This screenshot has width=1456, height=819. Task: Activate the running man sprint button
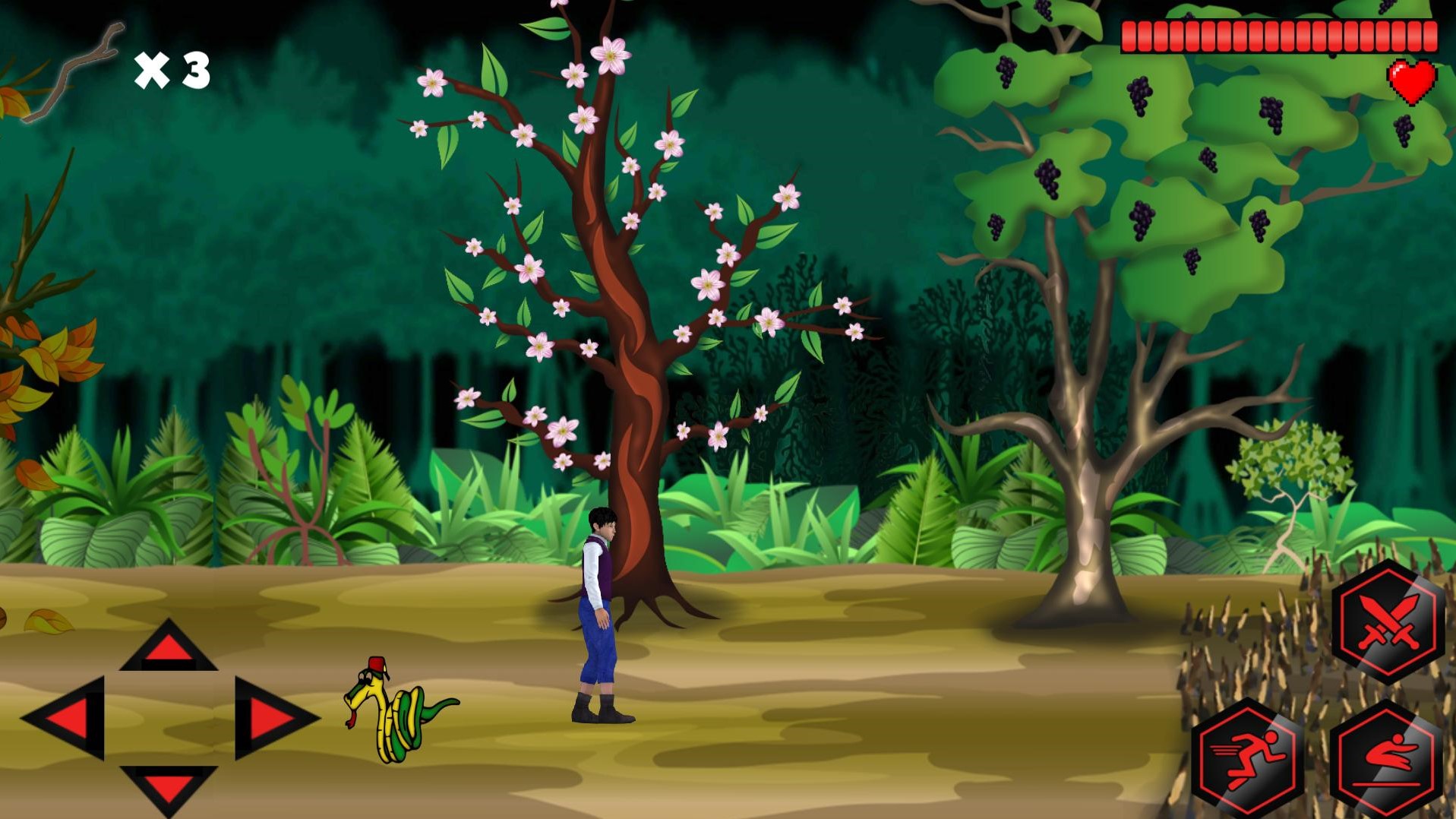[x=1248, y=758]
